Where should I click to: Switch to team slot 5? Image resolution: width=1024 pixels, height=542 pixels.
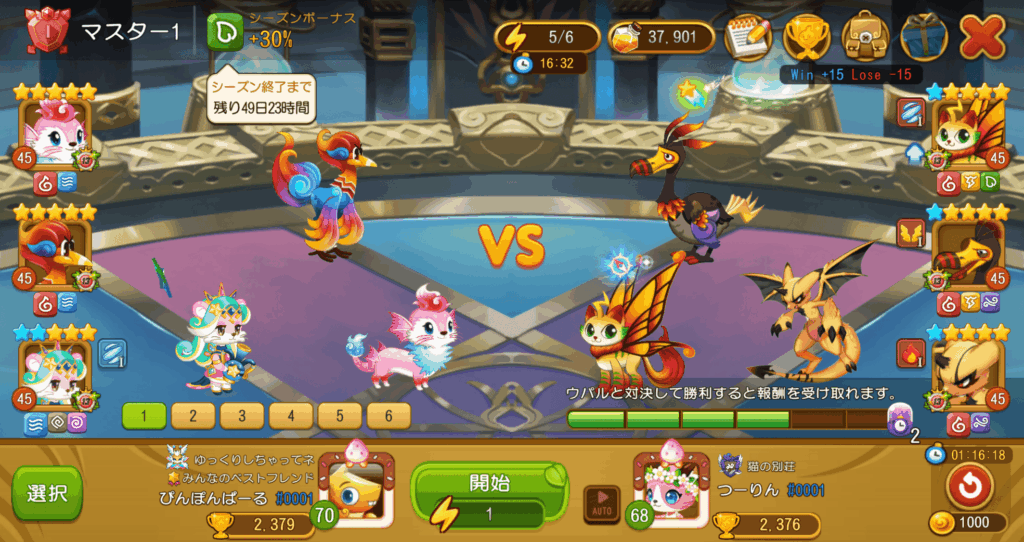tap(340, 415)
